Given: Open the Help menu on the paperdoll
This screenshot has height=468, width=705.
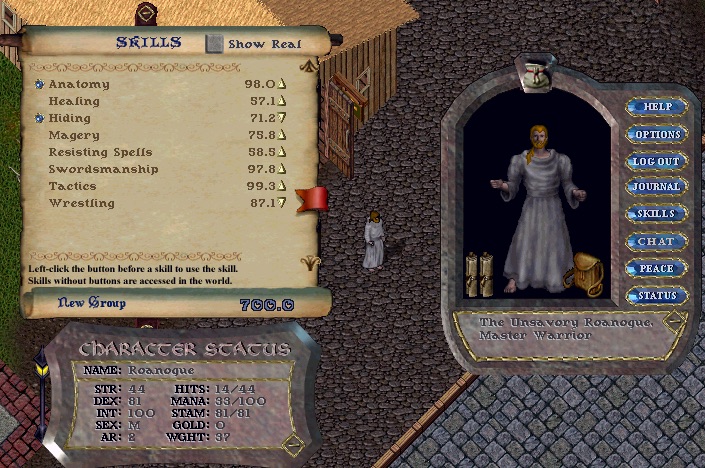Looking at the screenshot, I should pyautogui.click(x=656, y=106).
